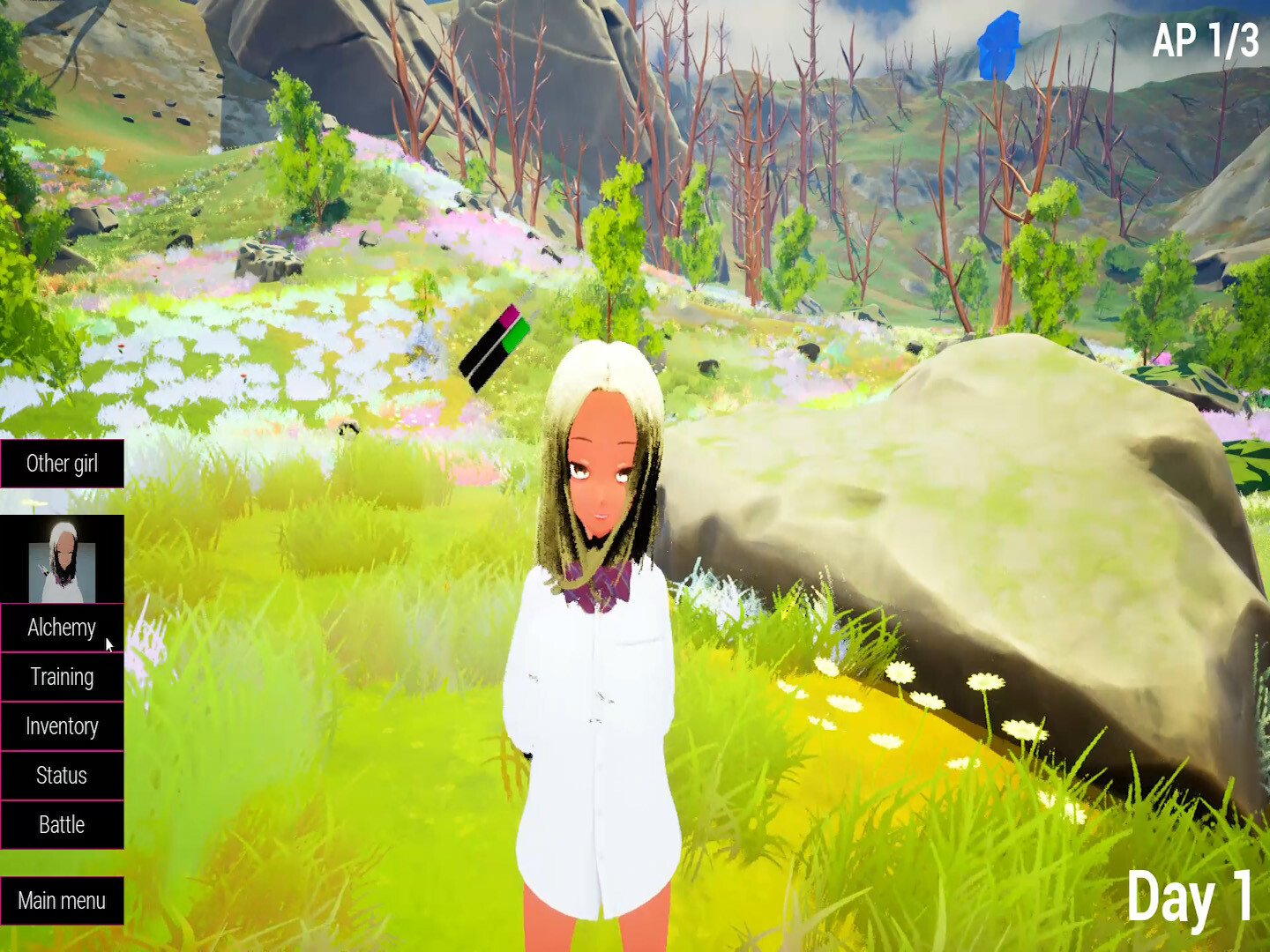The width and height of the screenshot is (1270, 952).
Task: Open the Inventory screen
Action: coord(62,726)
